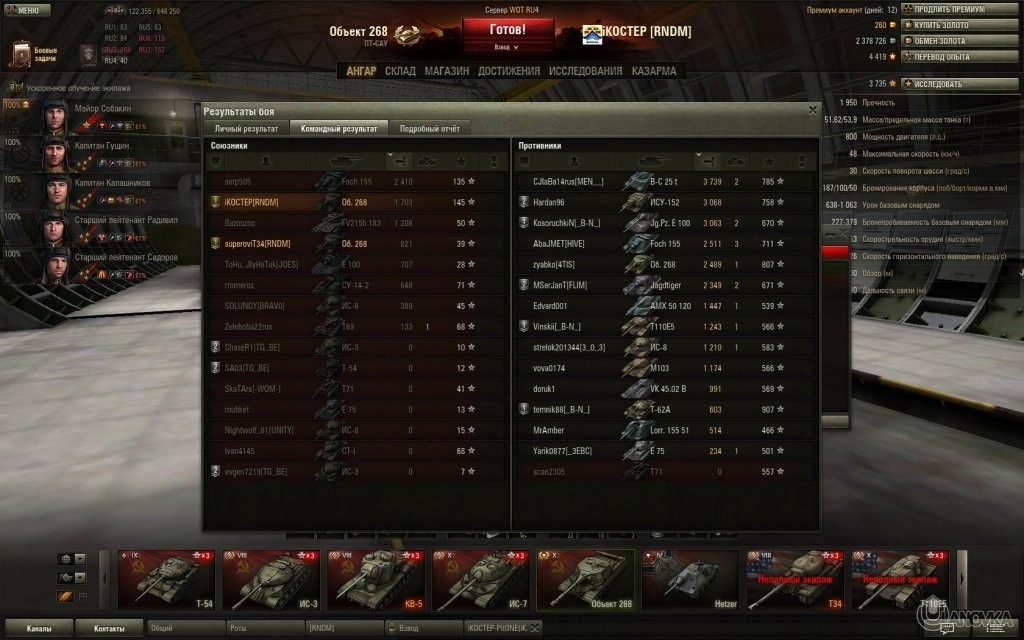1024x640 pixels.
Task: Open the Контакты button
Action: (109, 628)
